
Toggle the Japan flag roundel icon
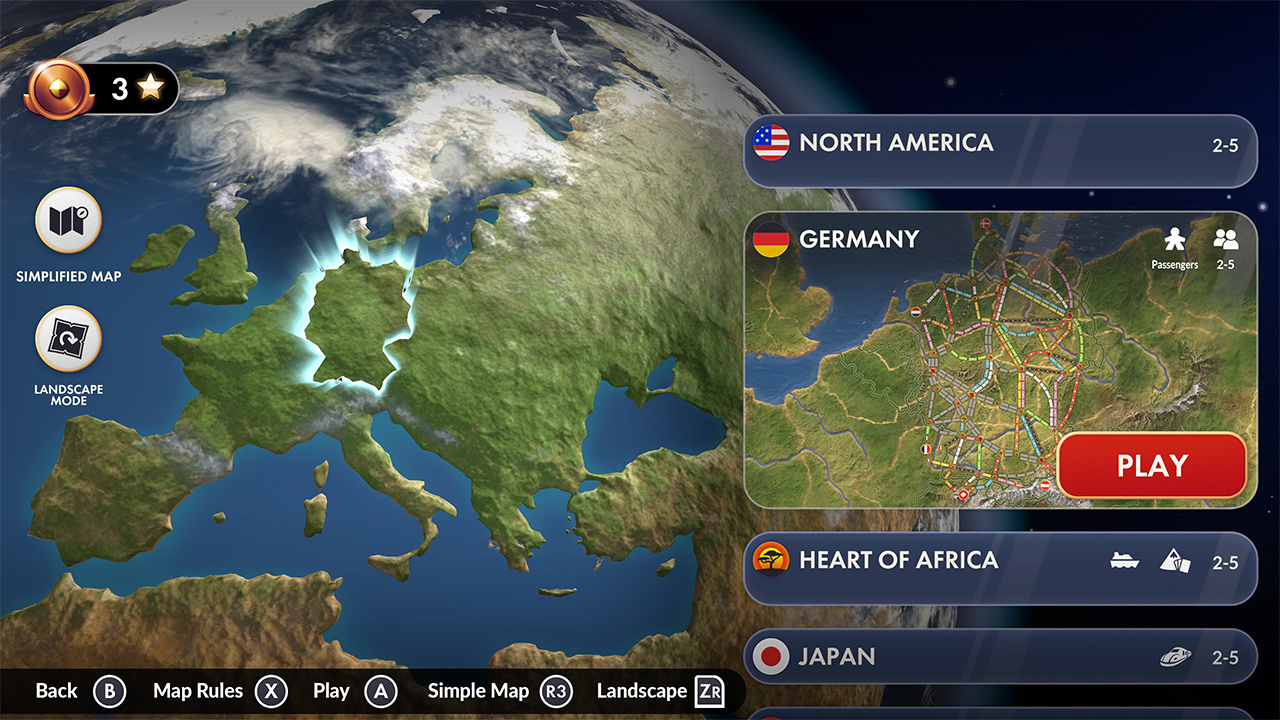[770, 657]
